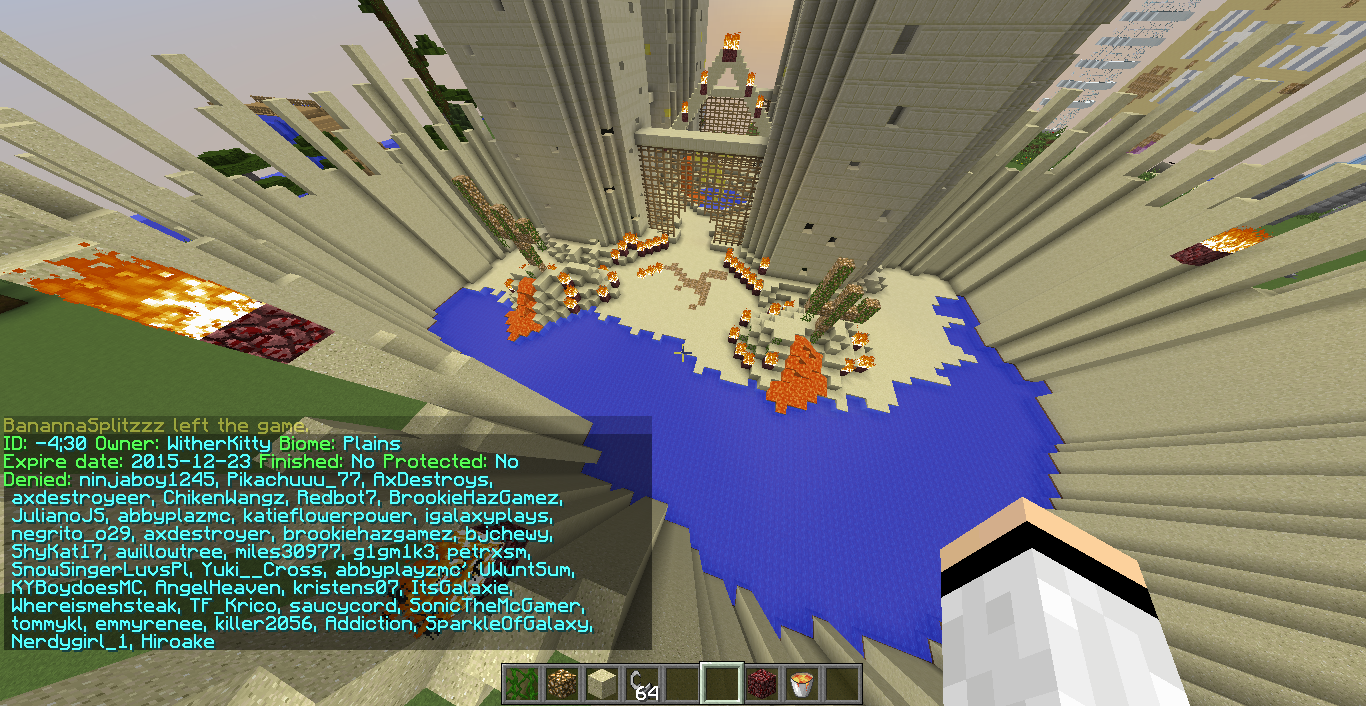The height and width of the screenshot is (706, 1366).
Task: Choose the pale sandstone block slot
Action: [601, 684]
